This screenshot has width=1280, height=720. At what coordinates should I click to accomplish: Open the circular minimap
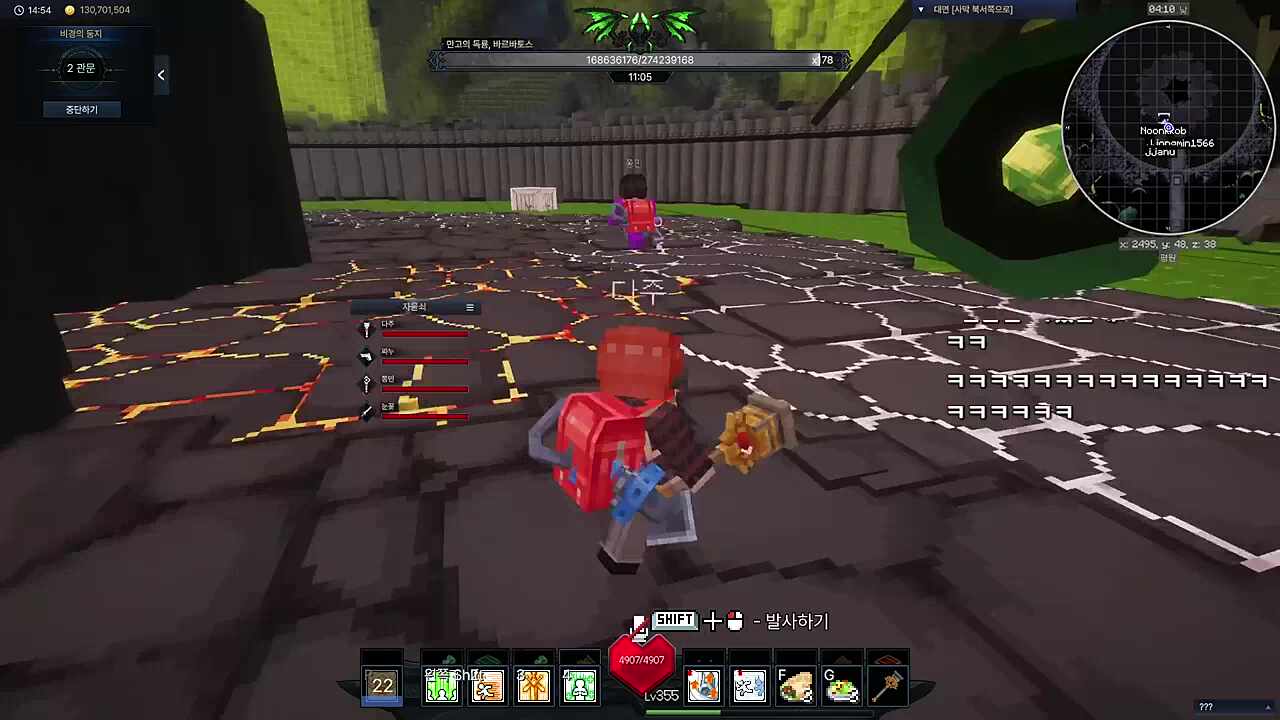point(1166,127)
